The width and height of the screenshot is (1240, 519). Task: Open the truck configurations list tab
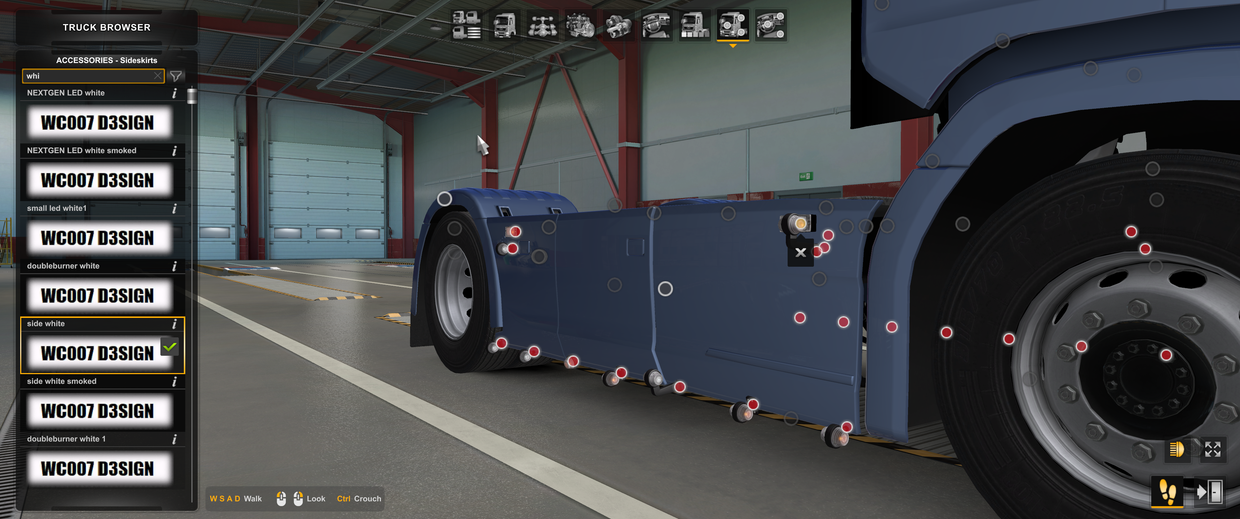(x=466, y=25)
